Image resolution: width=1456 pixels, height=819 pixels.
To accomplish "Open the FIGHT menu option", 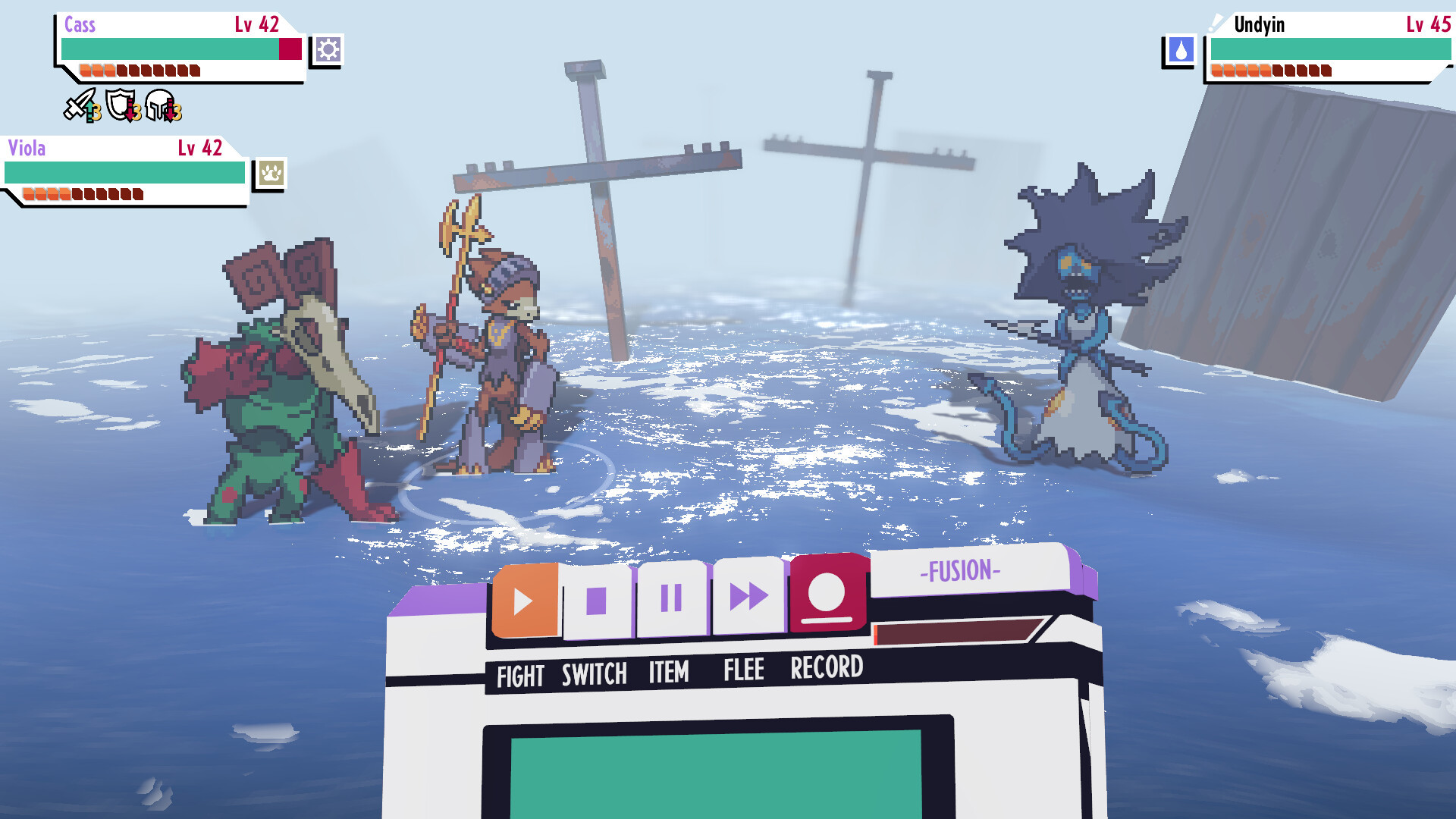I will click(x=520, y=671).
